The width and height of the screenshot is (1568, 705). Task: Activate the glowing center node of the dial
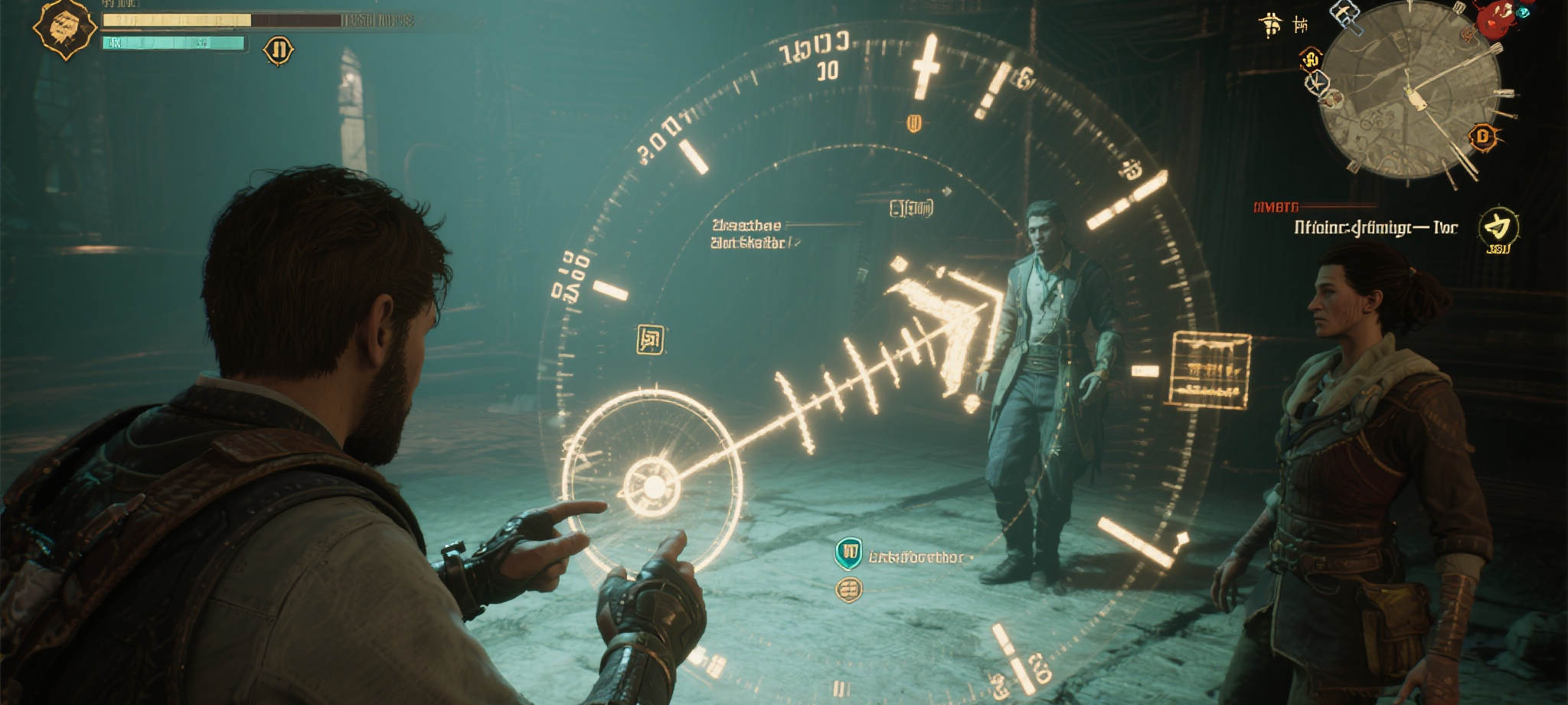653,485
